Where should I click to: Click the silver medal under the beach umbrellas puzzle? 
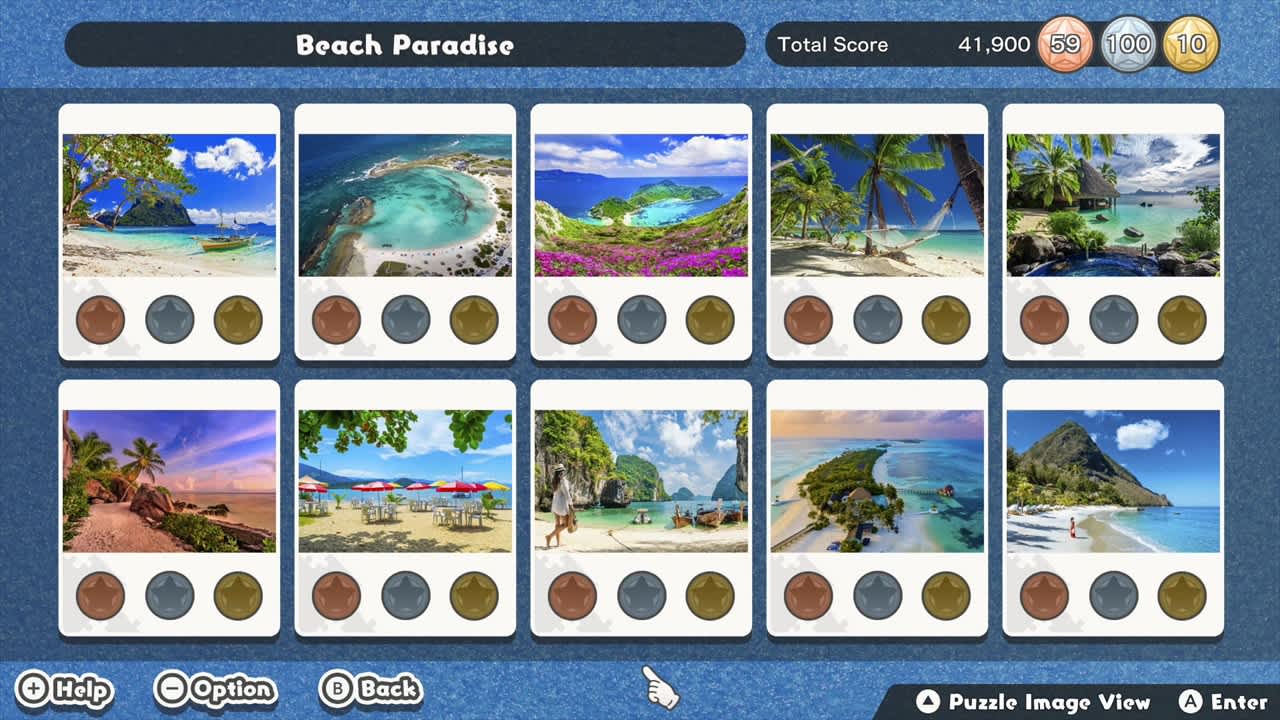tap(405, 595)
